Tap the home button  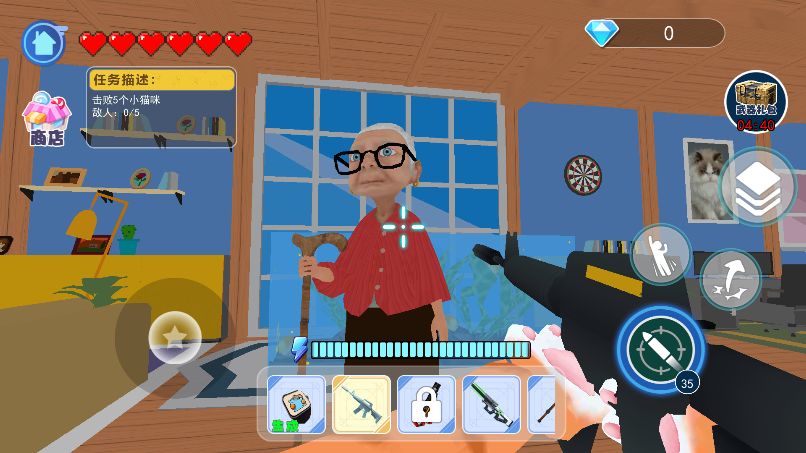[42, 42]
